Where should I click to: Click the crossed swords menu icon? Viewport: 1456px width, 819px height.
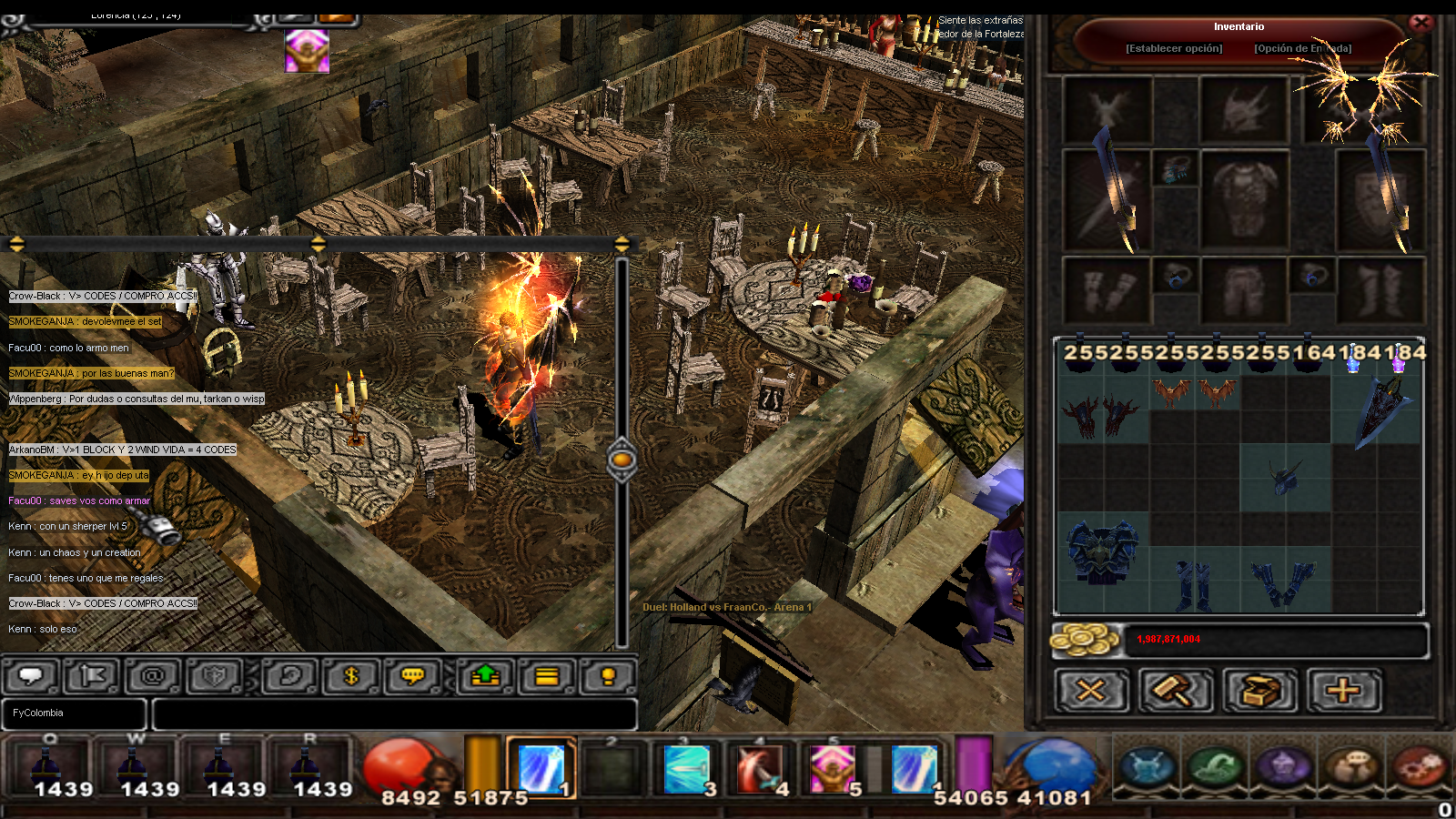tap(1148, 765)
